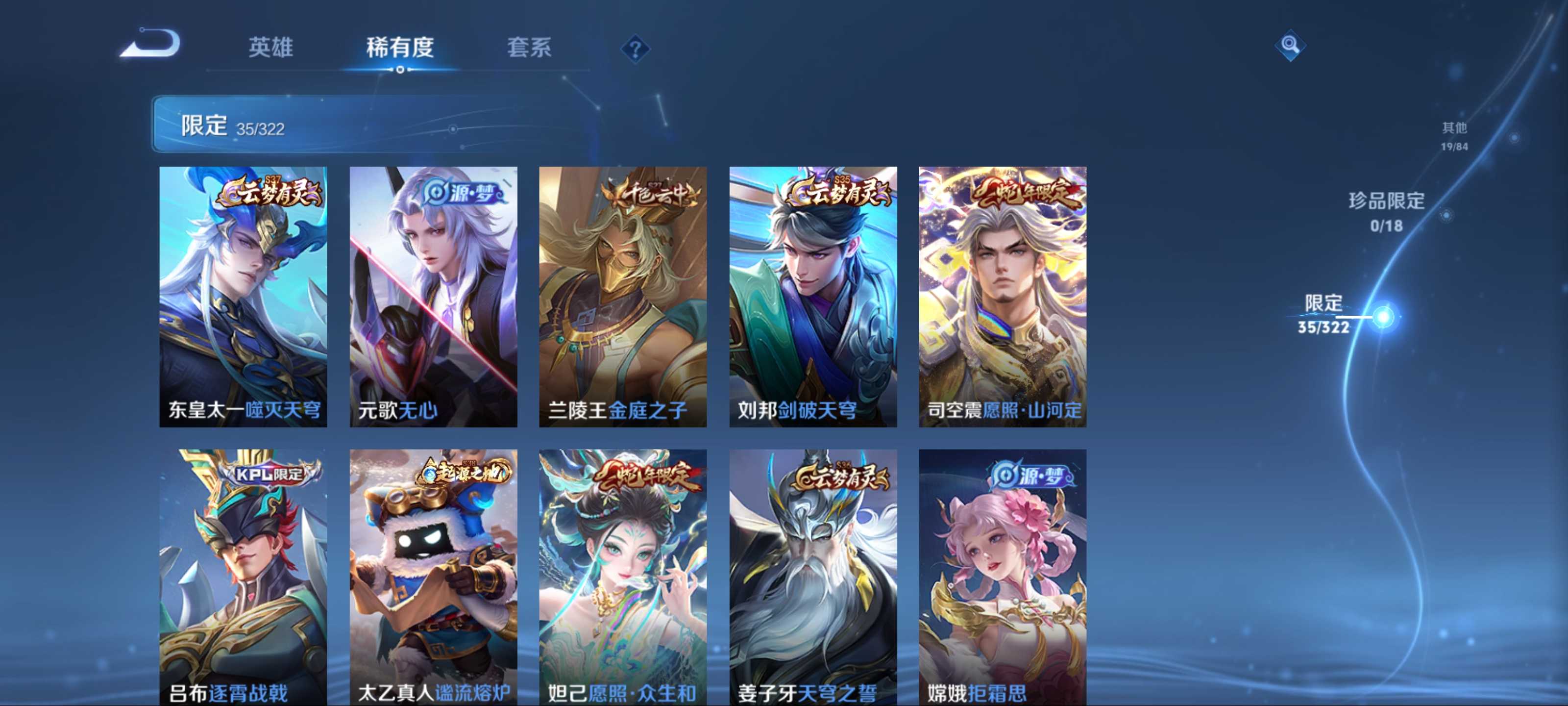This screenshot has height=706, width=1568.
Task: Go back using the return arrow
Action: click(151, 44)
